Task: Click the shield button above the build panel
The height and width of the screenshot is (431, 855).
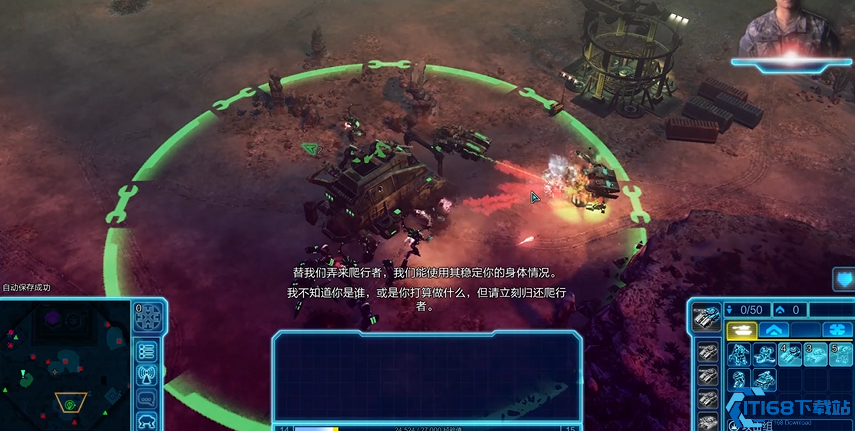Action: [843, 279]
